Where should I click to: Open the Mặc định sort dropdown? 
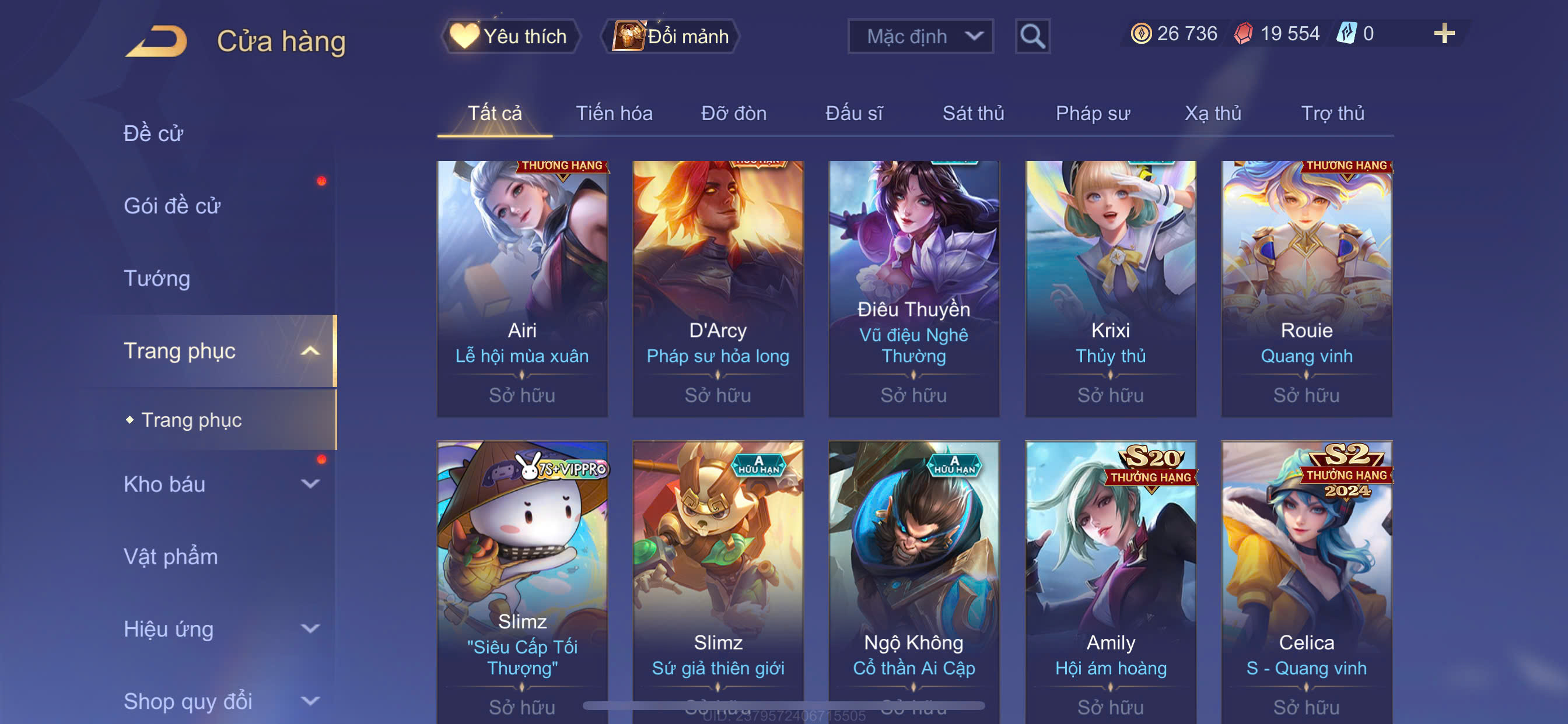(920, 37)
